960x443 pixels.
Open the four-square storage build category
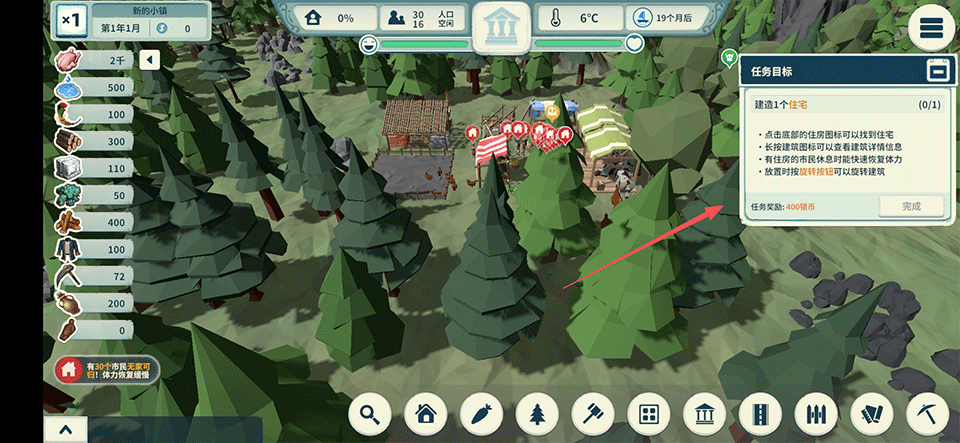(649, 414)
